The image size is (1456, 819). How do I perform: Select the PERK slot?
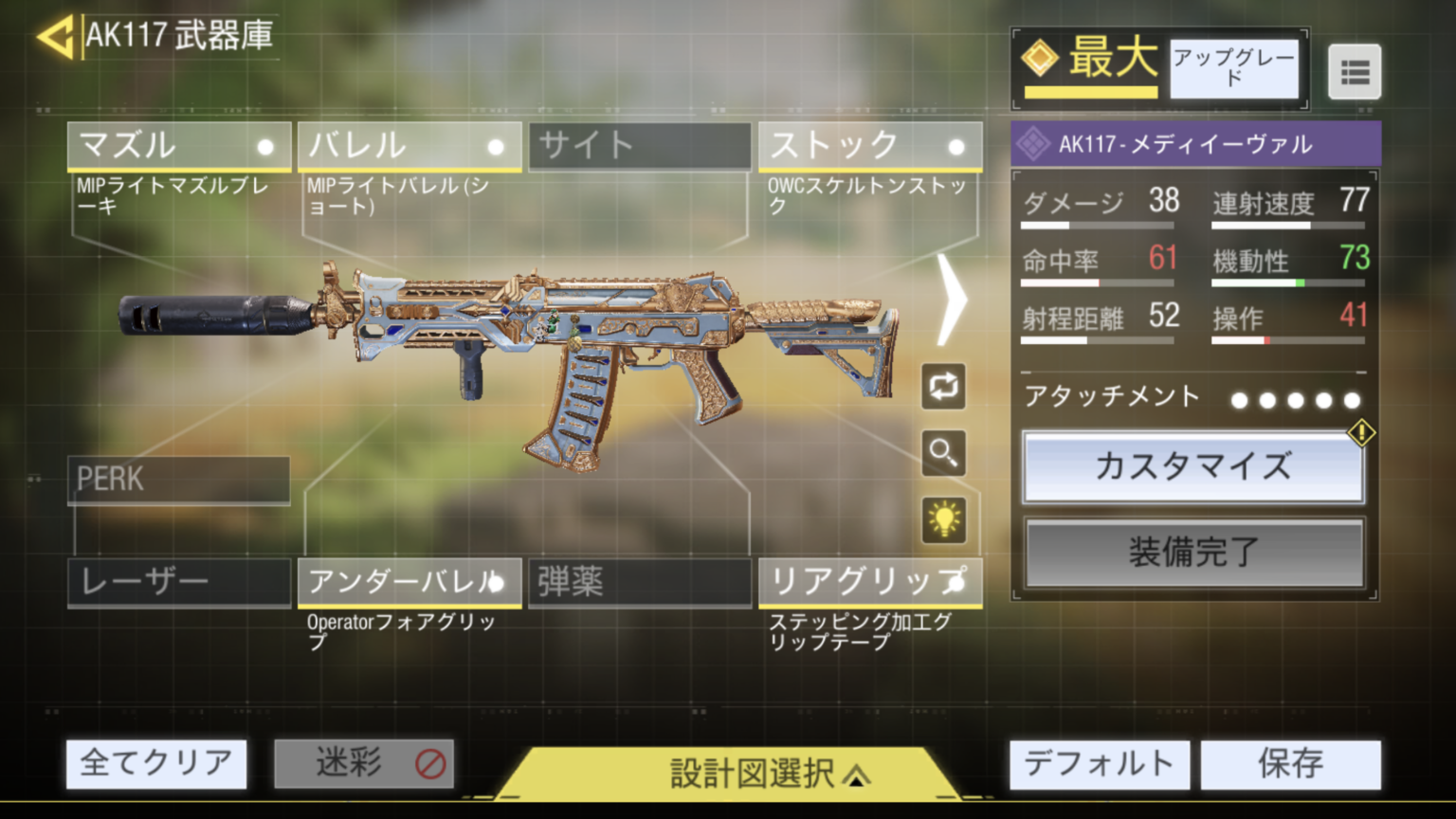pos(177,481)
